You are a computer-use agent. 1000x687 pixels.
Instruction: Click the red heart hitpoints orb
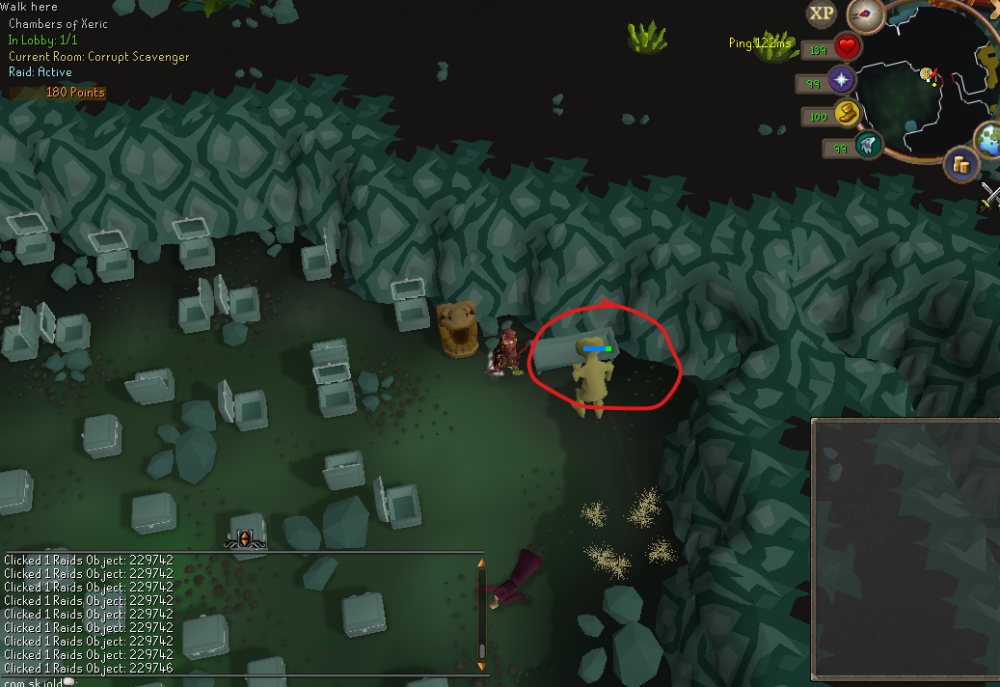[x=848, y=47]
